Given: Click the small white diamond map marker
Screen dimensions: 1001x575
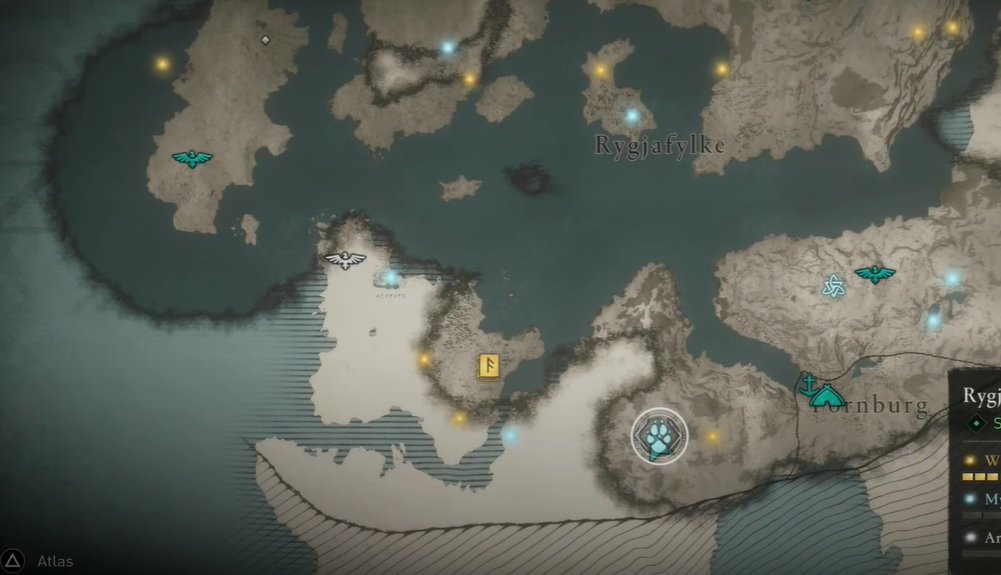Looking at the screenshot, I should tap(265, 40).
